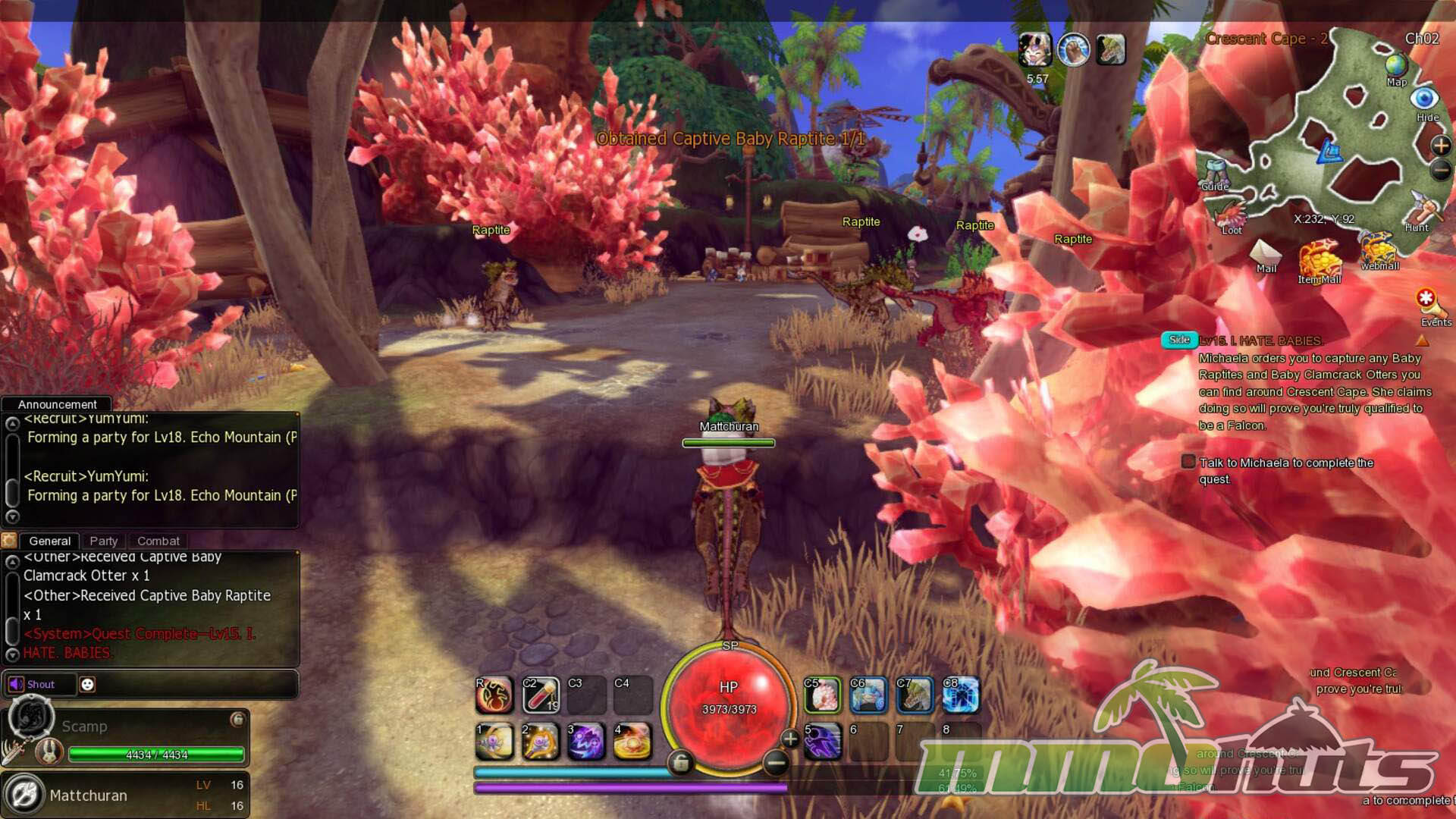Switch to the Combat chat tab

[158, 541]
